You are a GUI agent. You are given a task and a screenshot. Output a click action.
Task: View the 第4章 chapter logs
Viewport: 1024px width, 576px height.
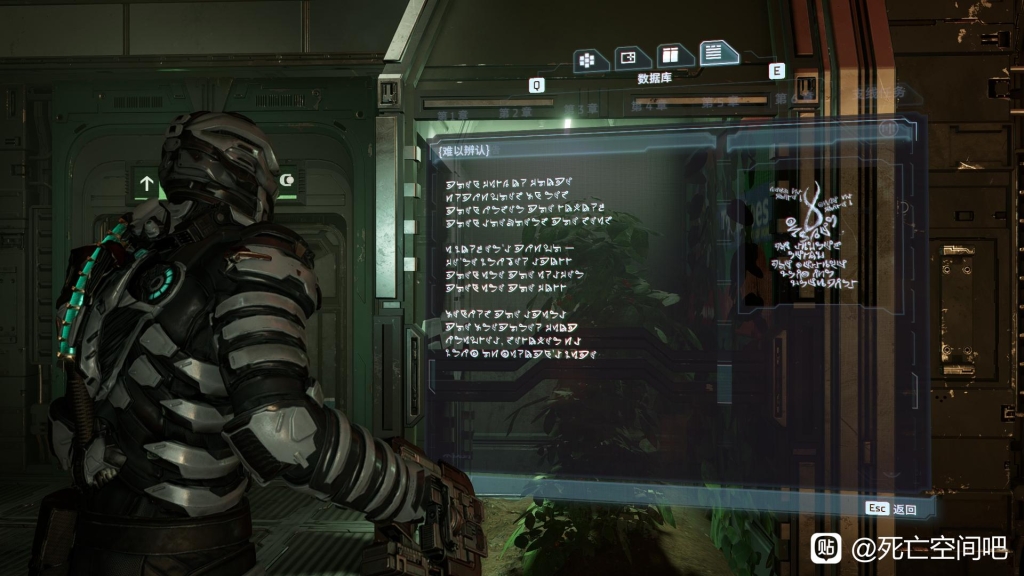click(648, 105)
